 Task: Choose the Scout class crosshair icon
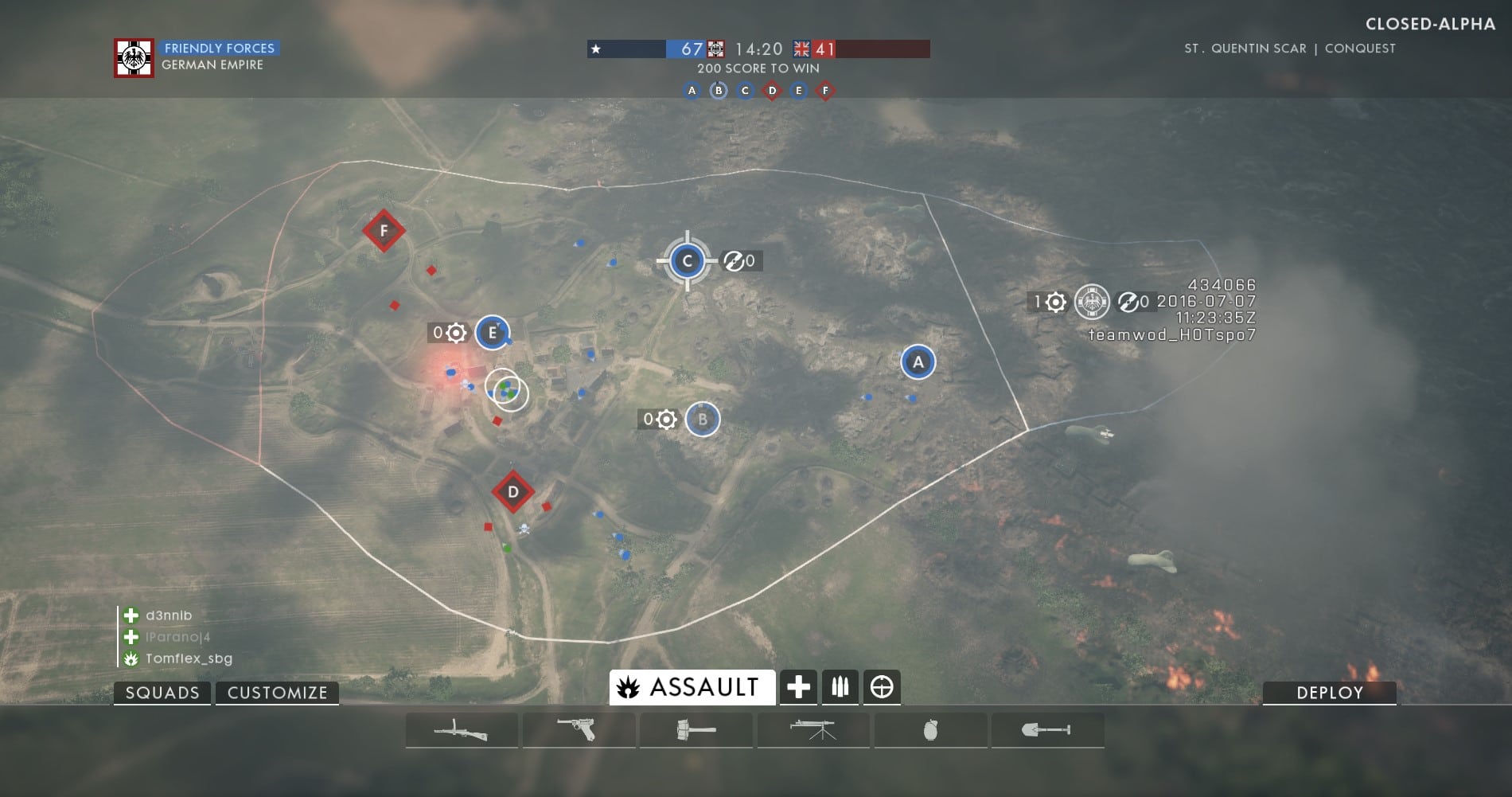(882, 687)
